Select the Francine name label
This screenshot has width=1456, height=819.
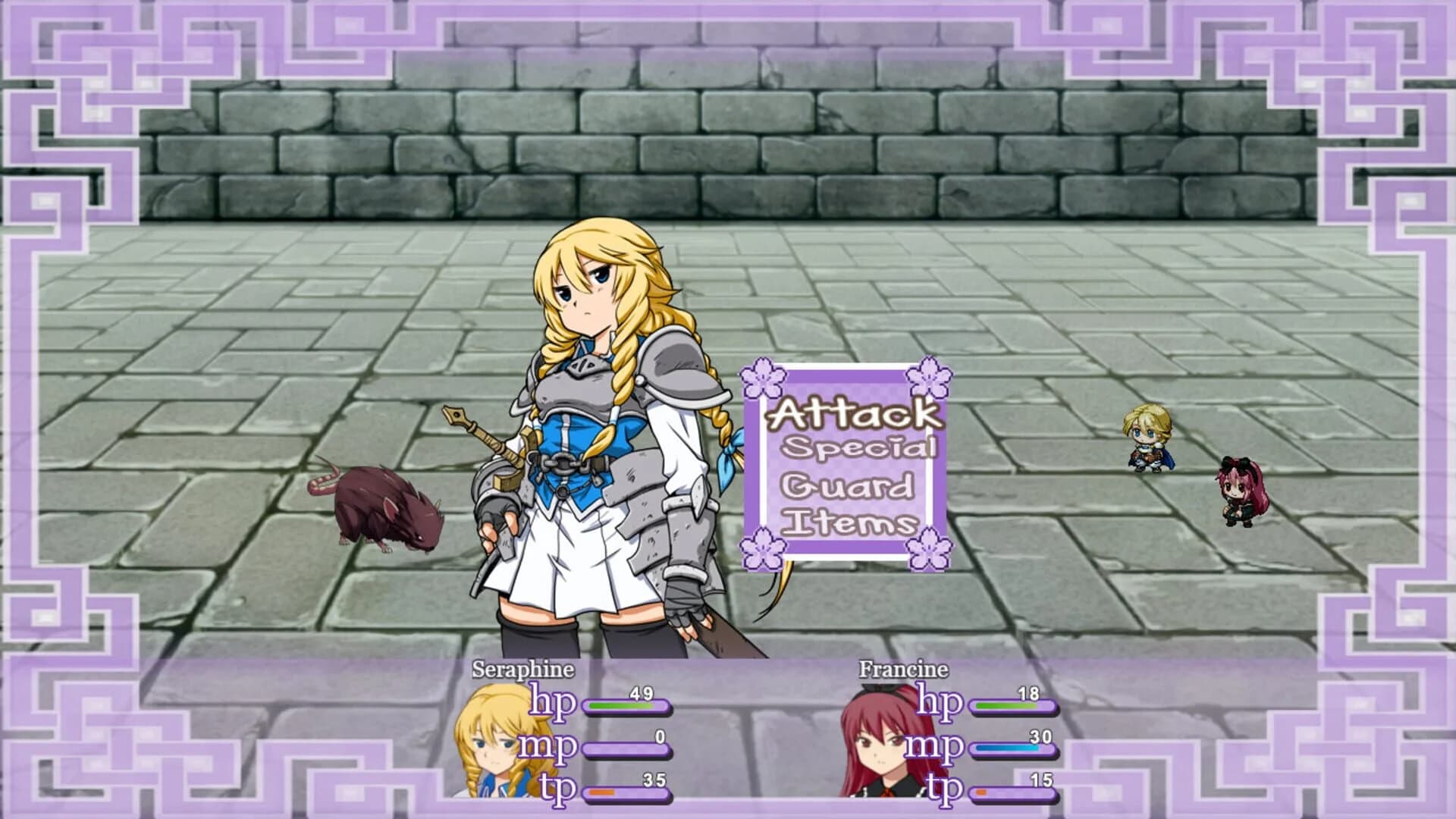coord(902,670)
